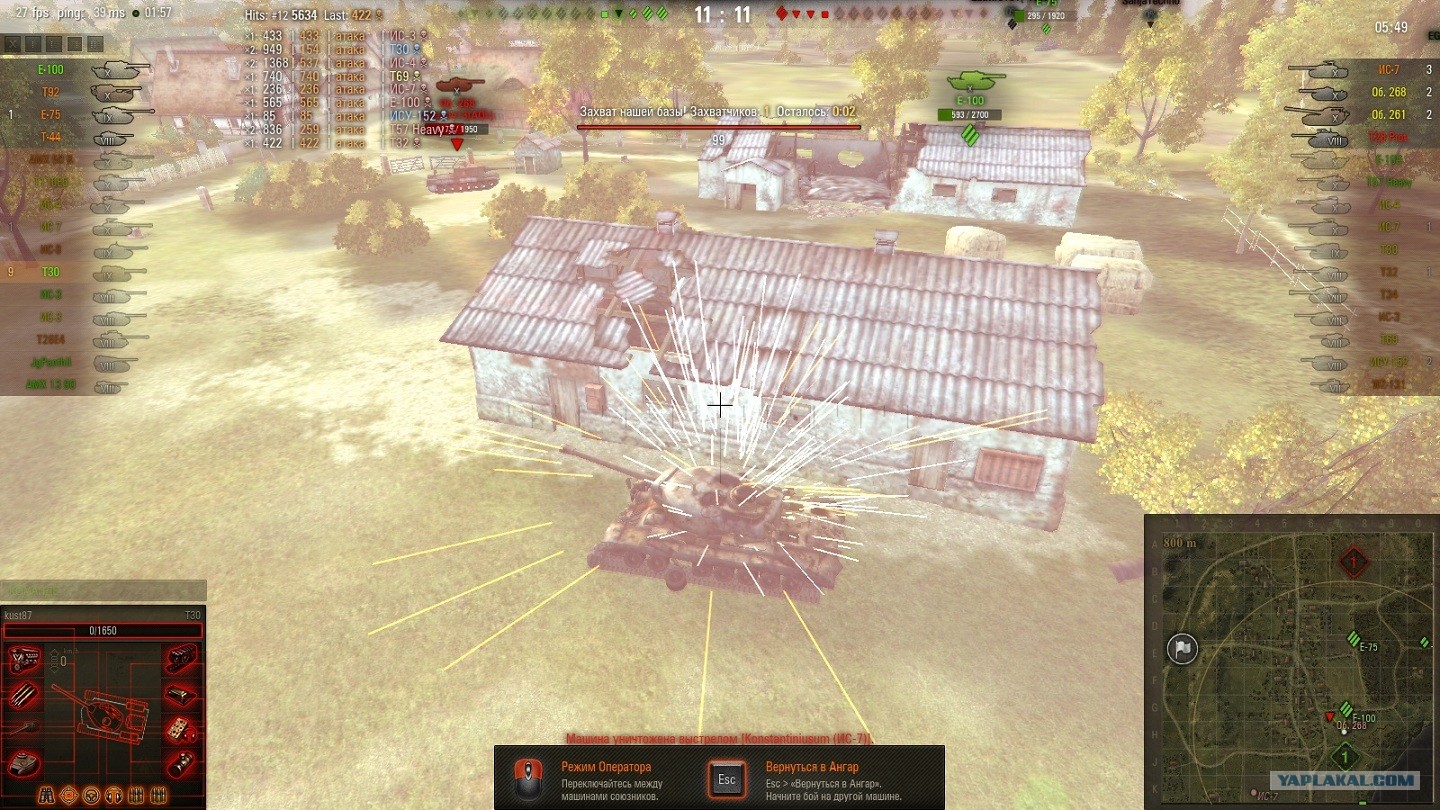The height and width of the screenshot is (810, 1440).
Task: Click the green allied base marker on minimap
Action: coord(1345,757)
